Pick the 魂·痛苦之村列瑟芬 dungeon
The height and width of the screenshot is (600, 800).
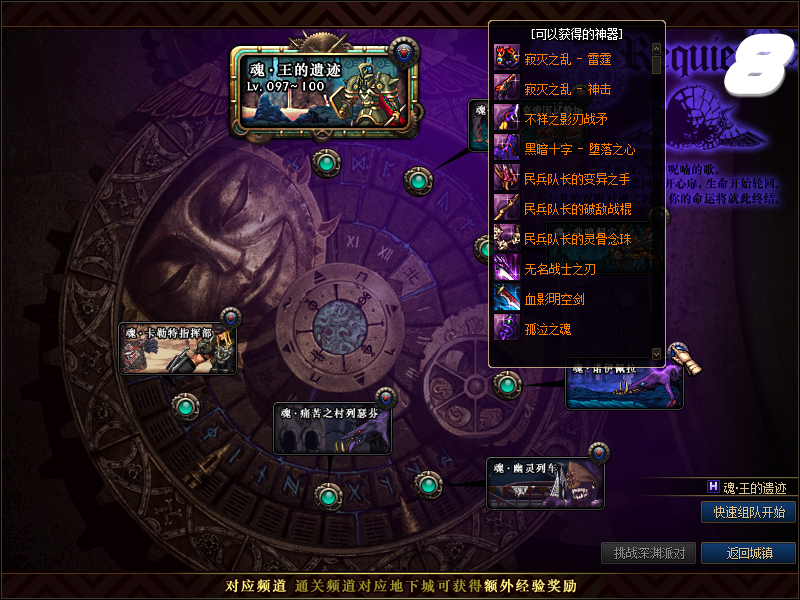coord(332,428)
